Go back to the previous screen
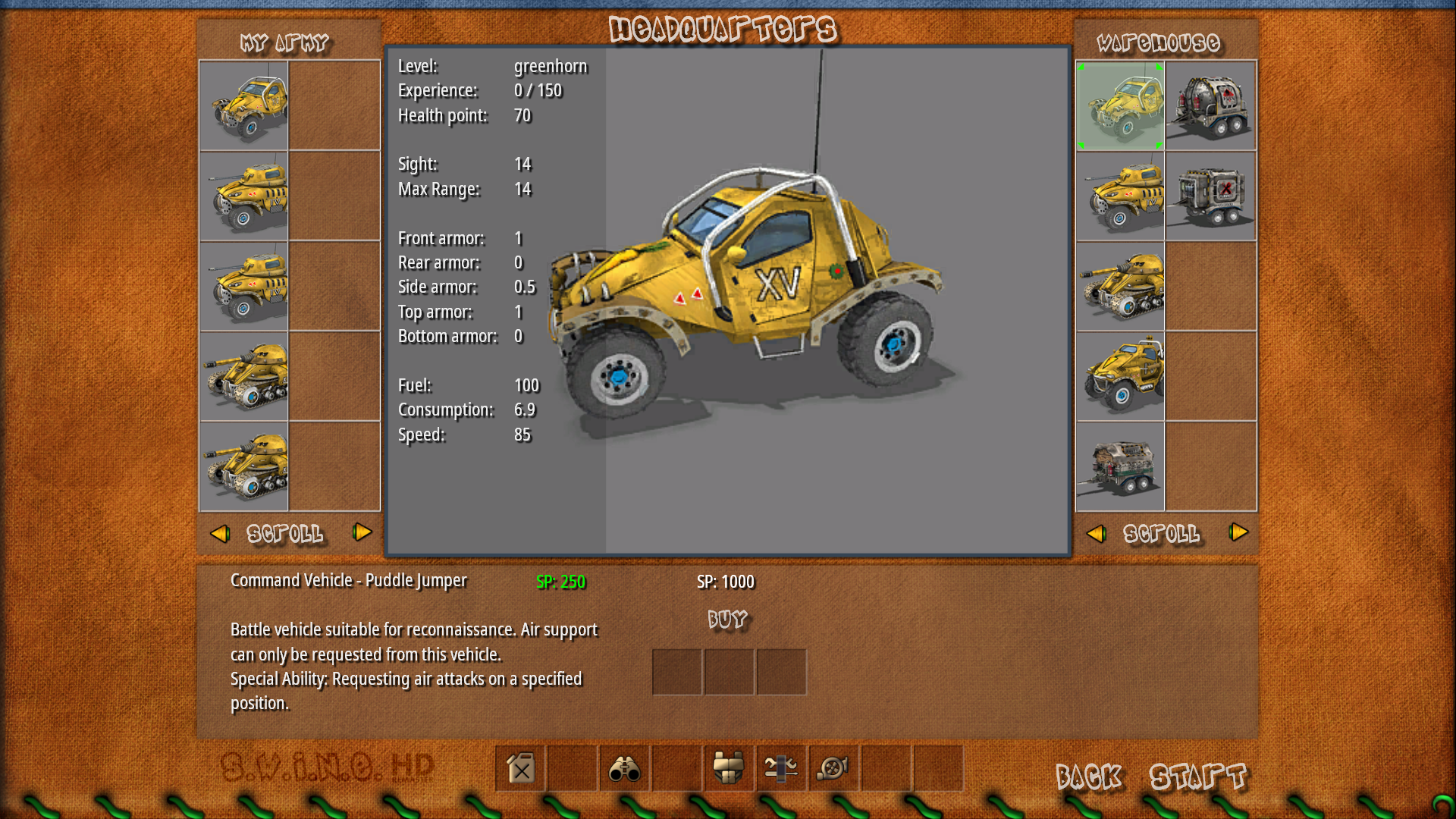Viewport: 1456px width, 819px height. pos(1088,777)
